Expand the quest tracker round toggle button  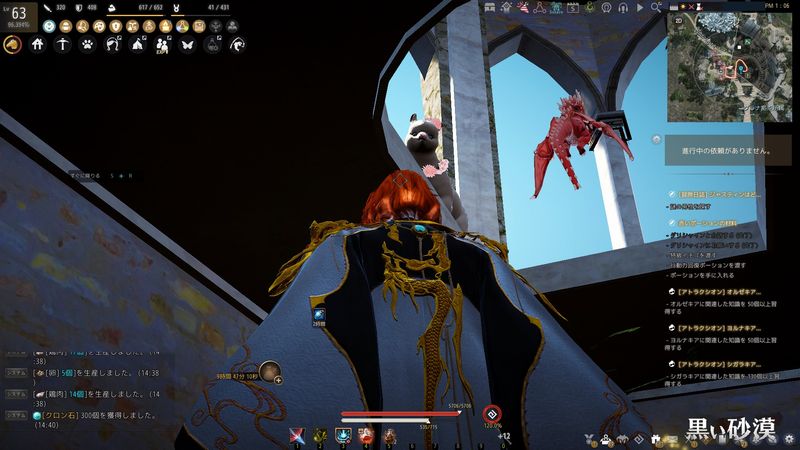coord(656,140)
